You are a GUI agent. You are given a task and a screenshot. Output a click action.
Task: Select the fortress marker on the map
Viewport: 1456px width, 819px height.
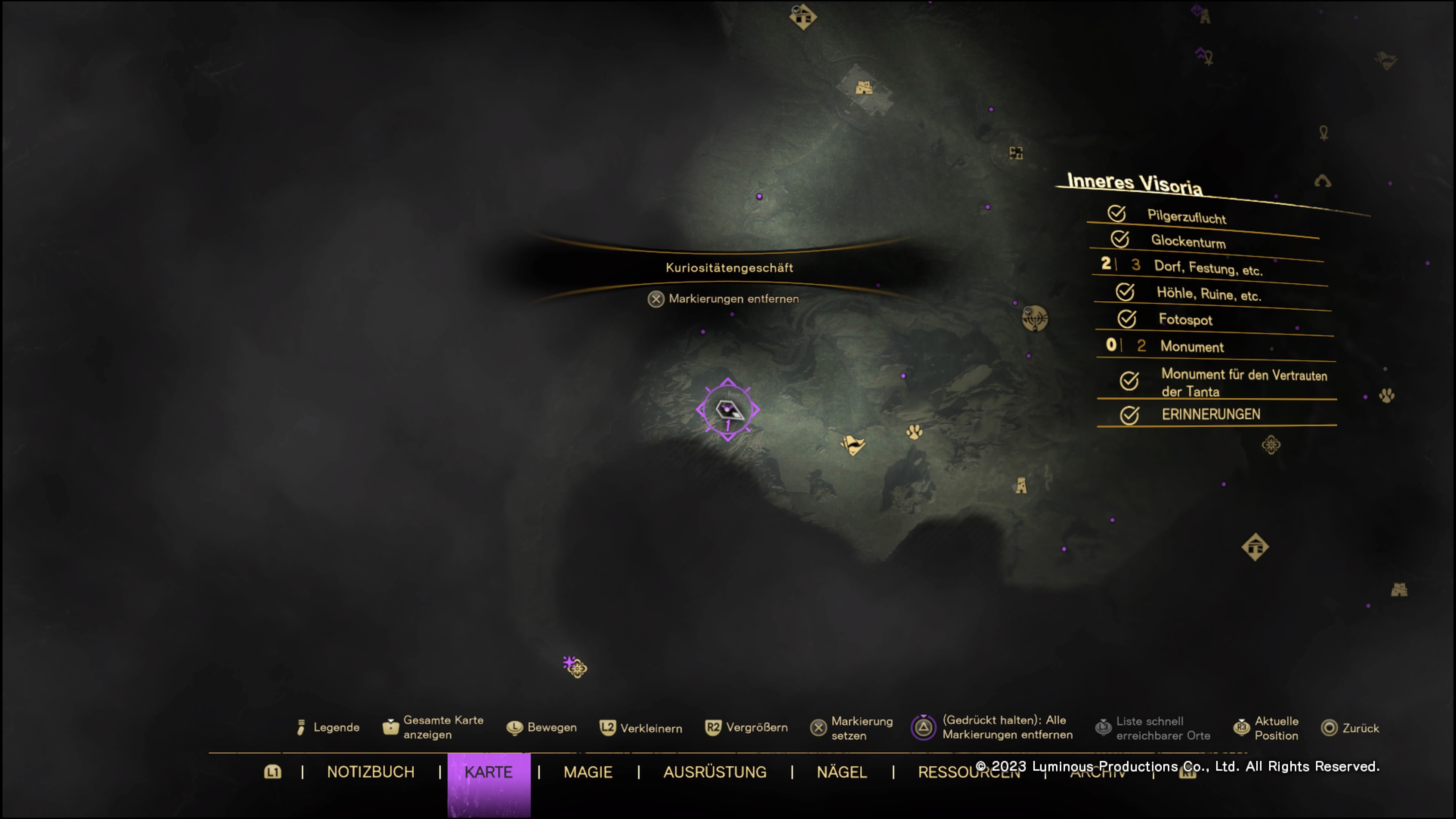click(863, 88)
